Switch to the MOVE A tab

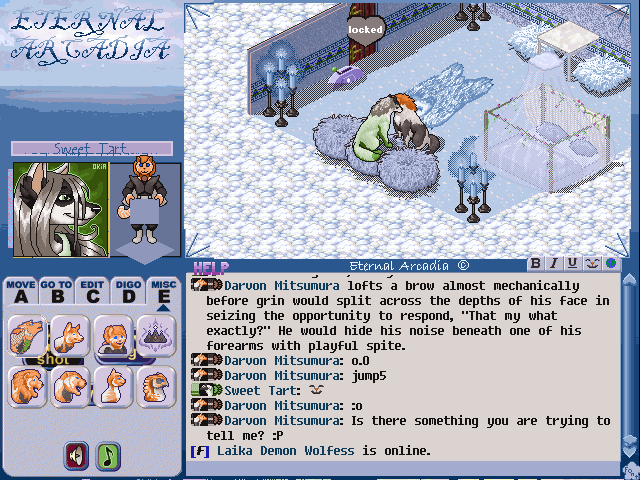pyautogui.click(x=20, y=290)
